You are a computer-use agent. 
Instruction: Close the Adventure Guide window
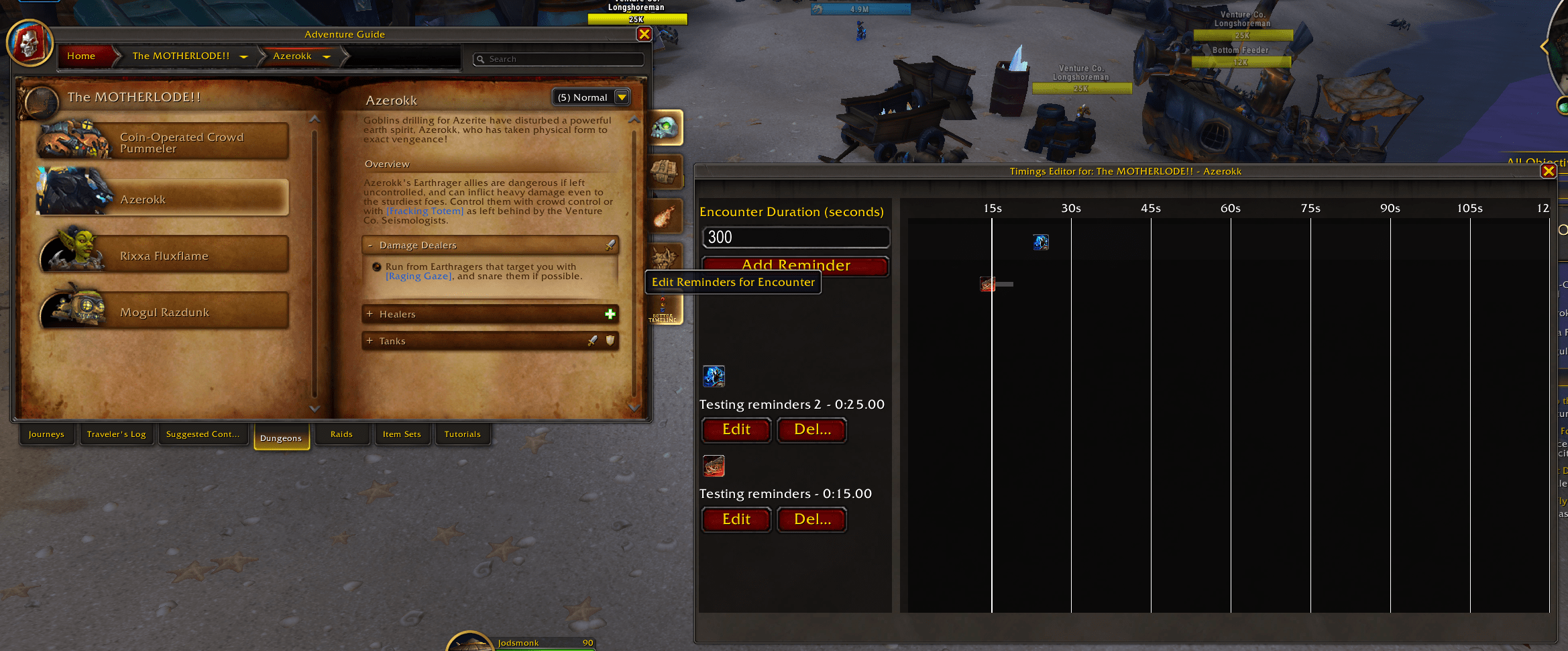coord(644,34)
